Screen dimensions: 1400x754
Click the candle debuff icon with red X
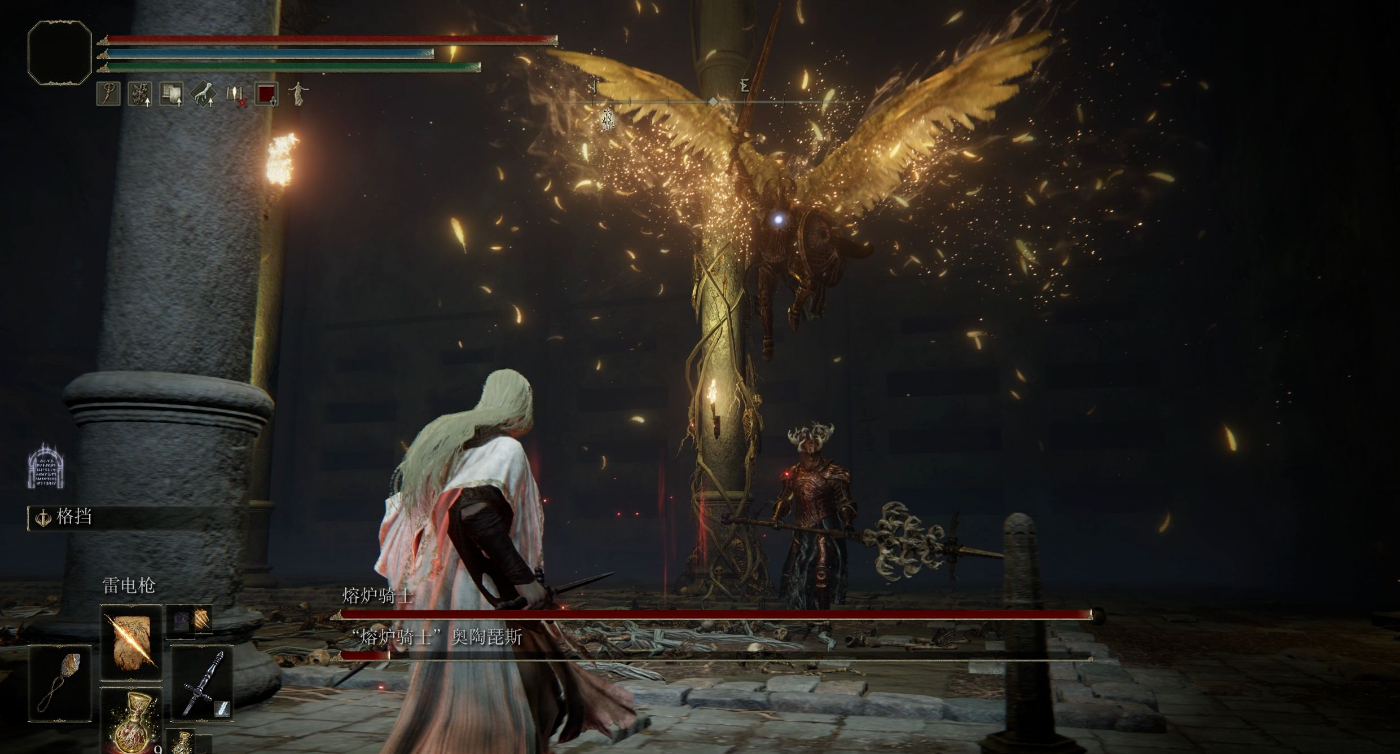point(235,94)
